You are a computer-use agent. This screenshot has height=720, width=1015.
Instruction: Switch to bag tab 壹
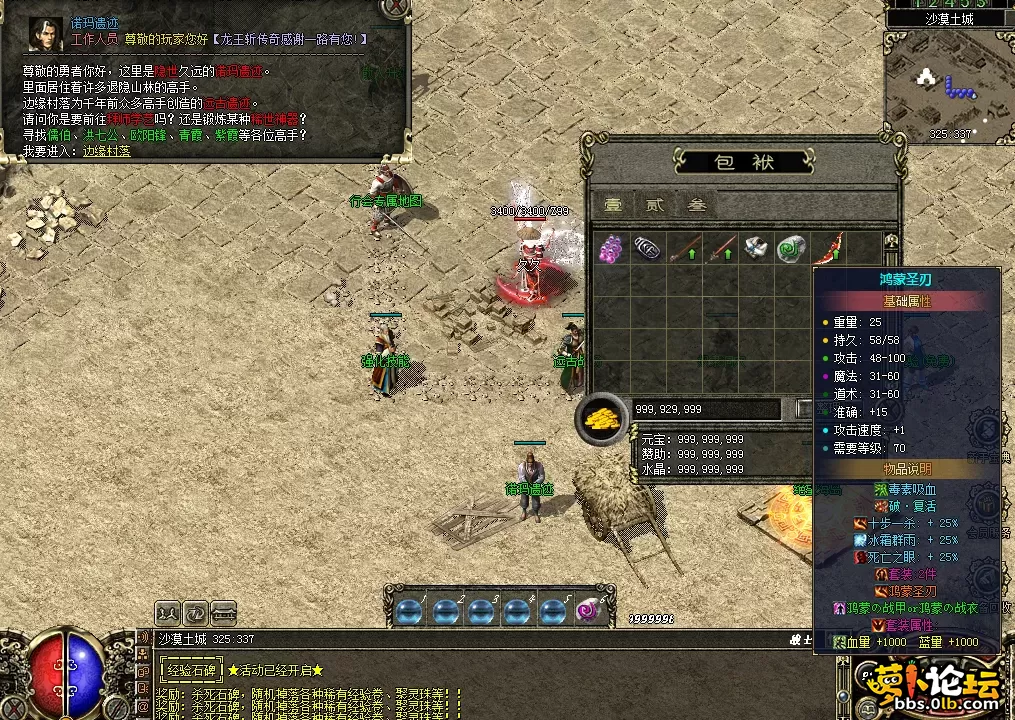pos(612,205)
